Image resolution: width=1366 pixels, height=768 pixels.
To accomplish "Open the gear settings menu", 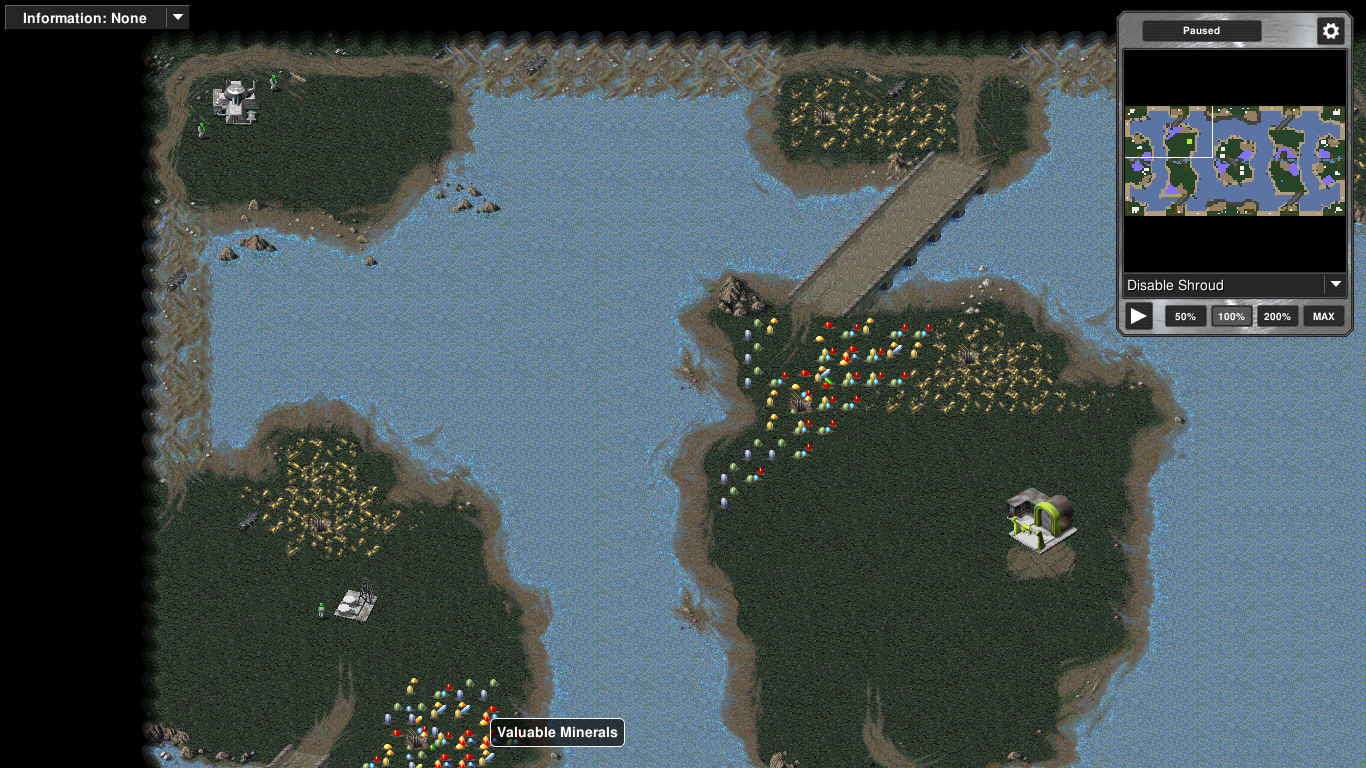I will (x=1330, y=31).
